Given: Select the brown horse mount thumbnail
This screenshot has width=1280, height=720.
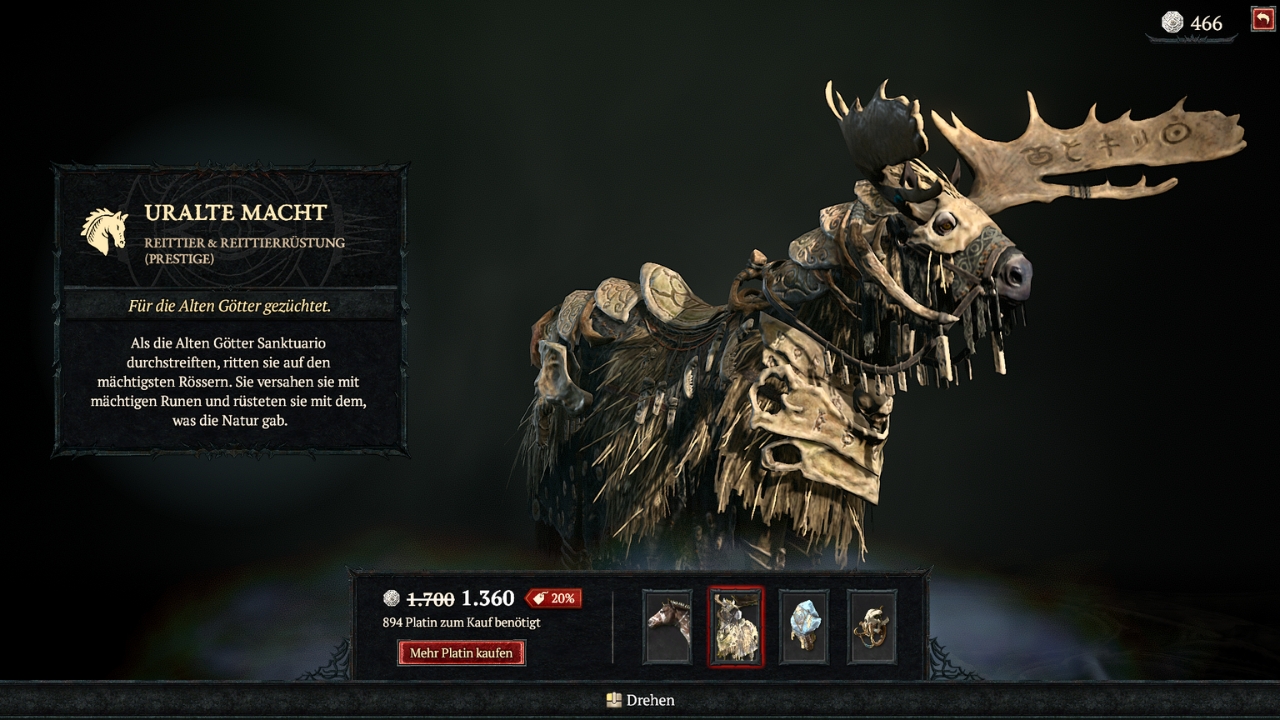Looking at the screenshot, I should coord(667,626).
